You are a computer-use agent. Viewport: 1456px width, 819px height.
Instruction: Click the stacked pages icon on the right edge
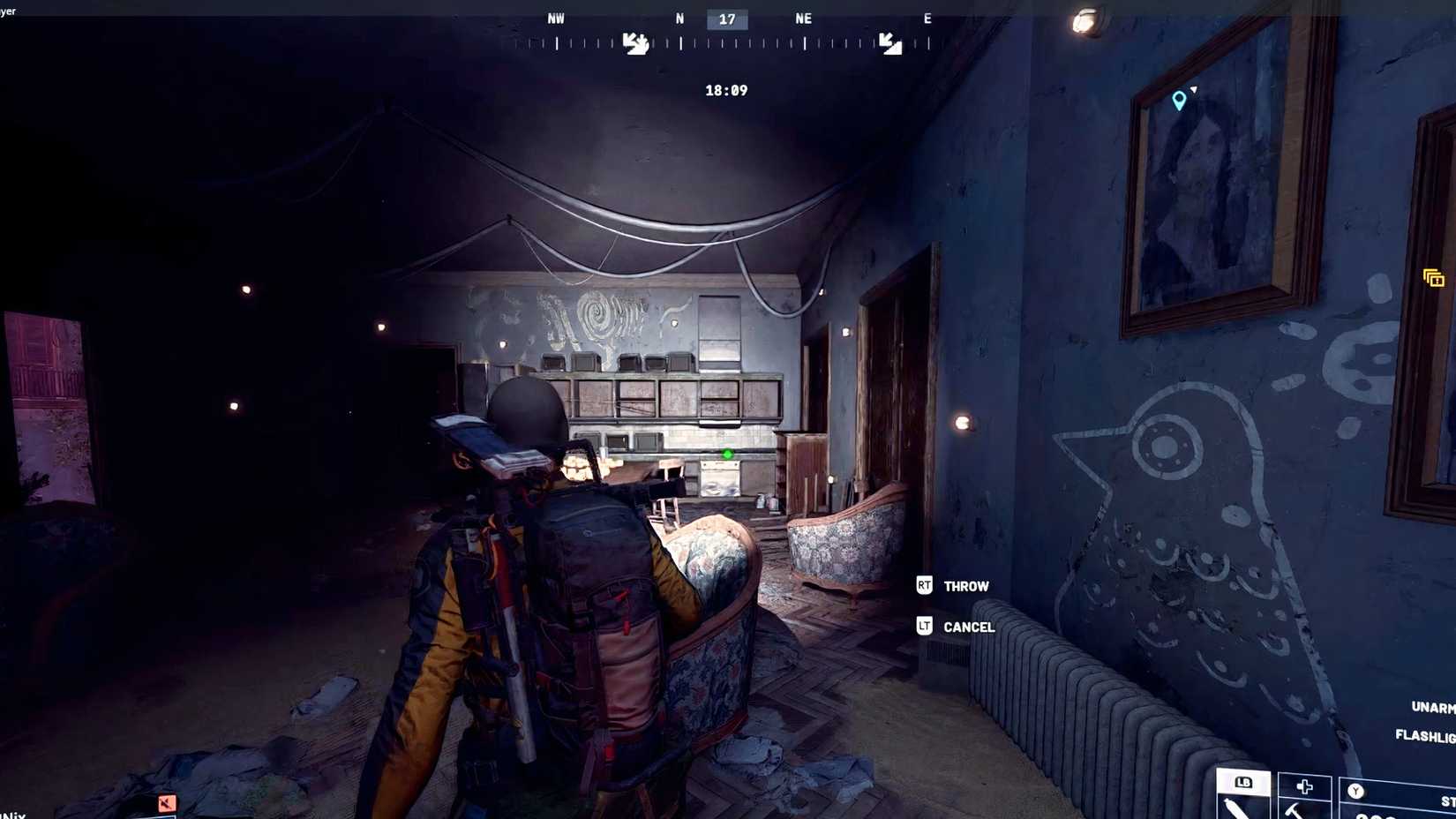1433,278
